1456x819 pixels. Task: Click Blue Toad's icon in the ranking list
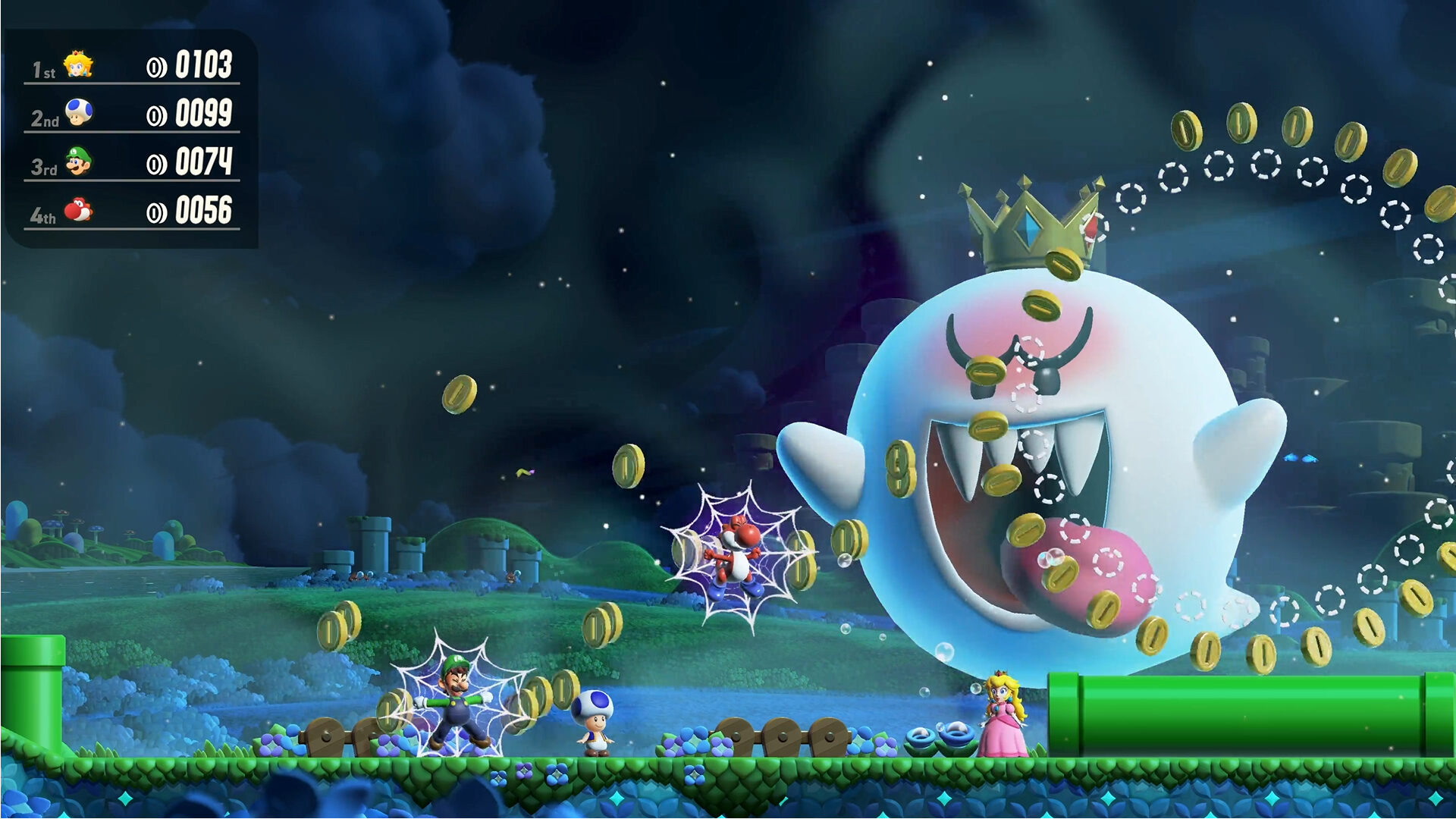78,113
